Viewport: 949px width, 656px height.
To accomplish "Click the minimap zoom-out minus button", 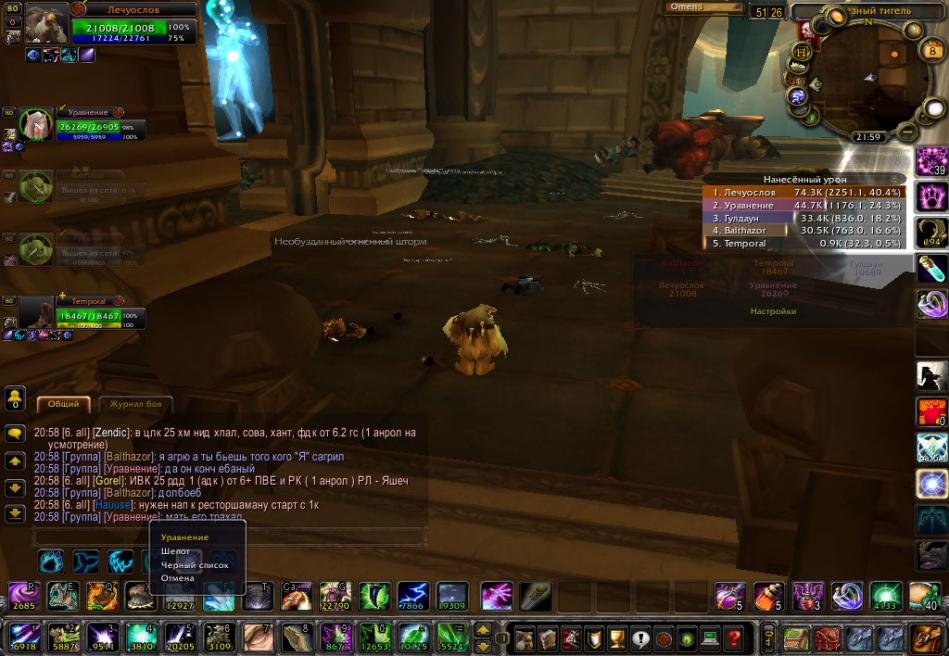I will tap(907, 131).
